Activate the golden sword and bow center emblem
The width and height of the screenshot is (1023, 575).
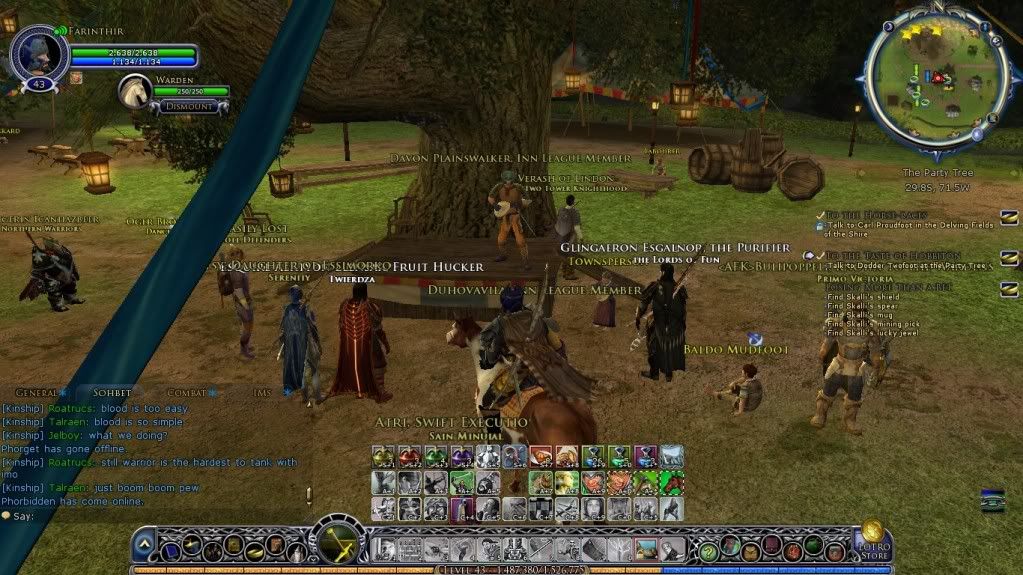tap(334, 544)
